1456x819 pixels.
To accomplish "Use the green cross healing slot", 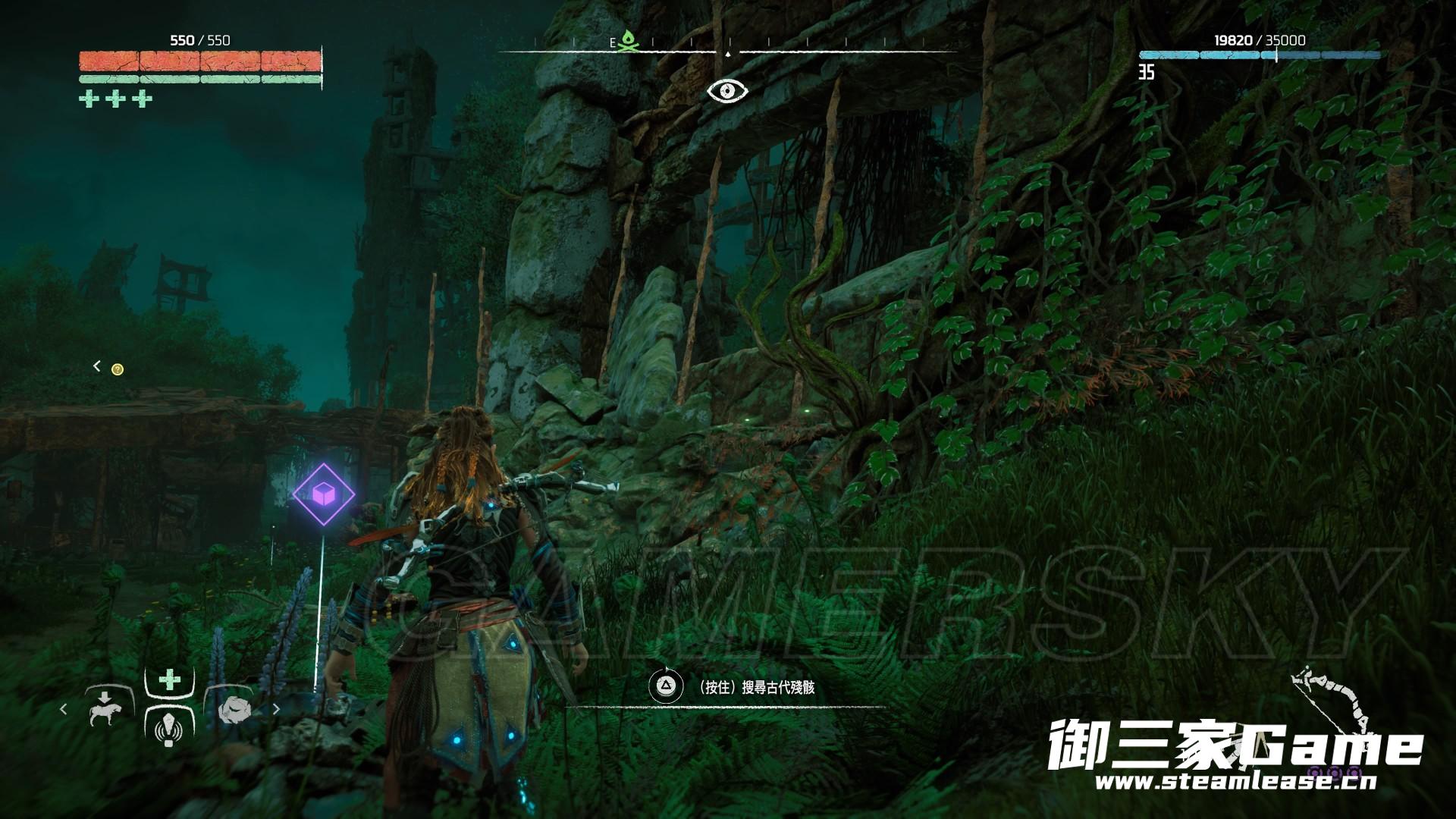I will 169,679.
